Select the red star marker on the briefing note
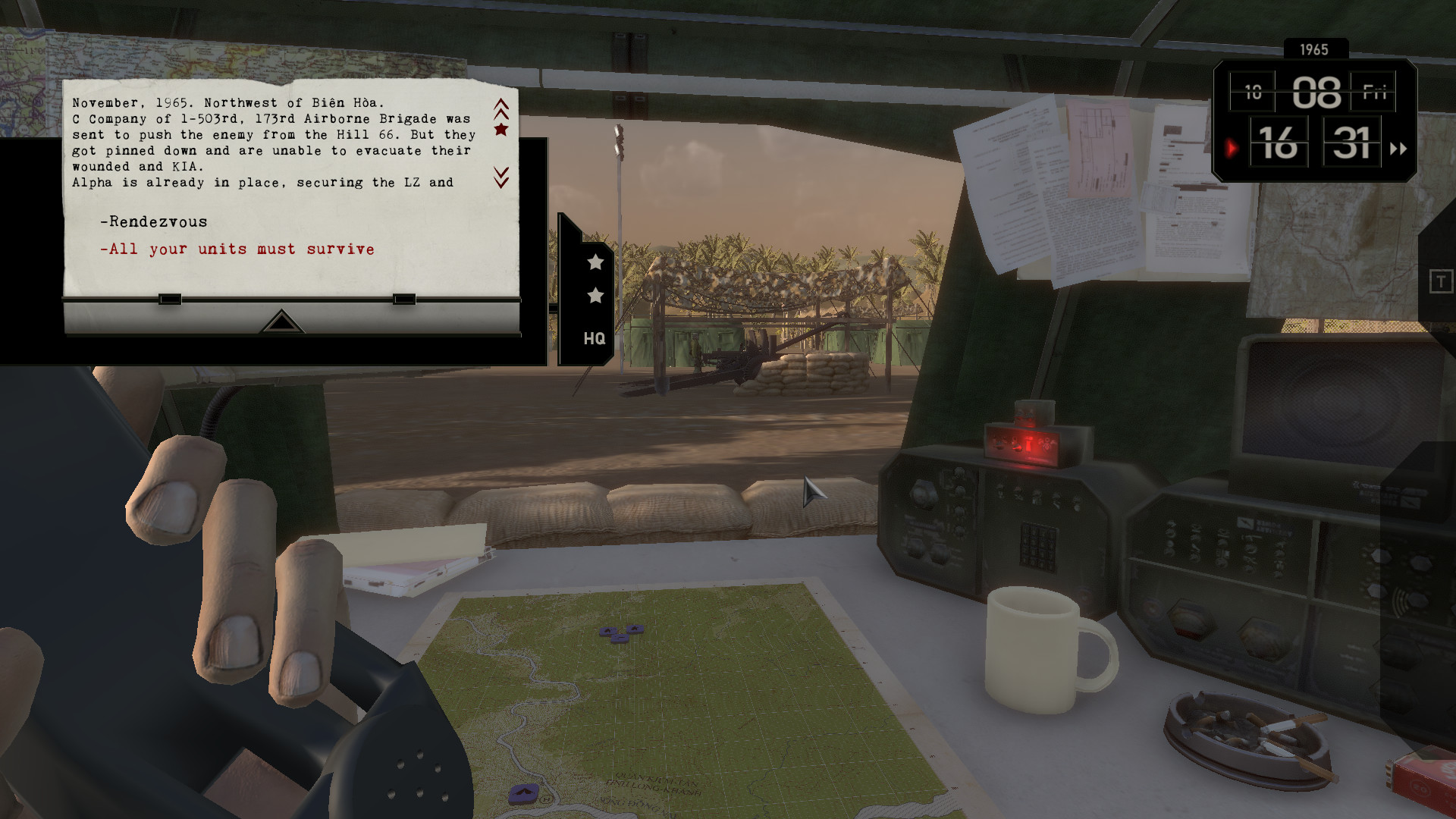Image resolution: width=1456 pixels, height=819 pixels. point(500,130)
